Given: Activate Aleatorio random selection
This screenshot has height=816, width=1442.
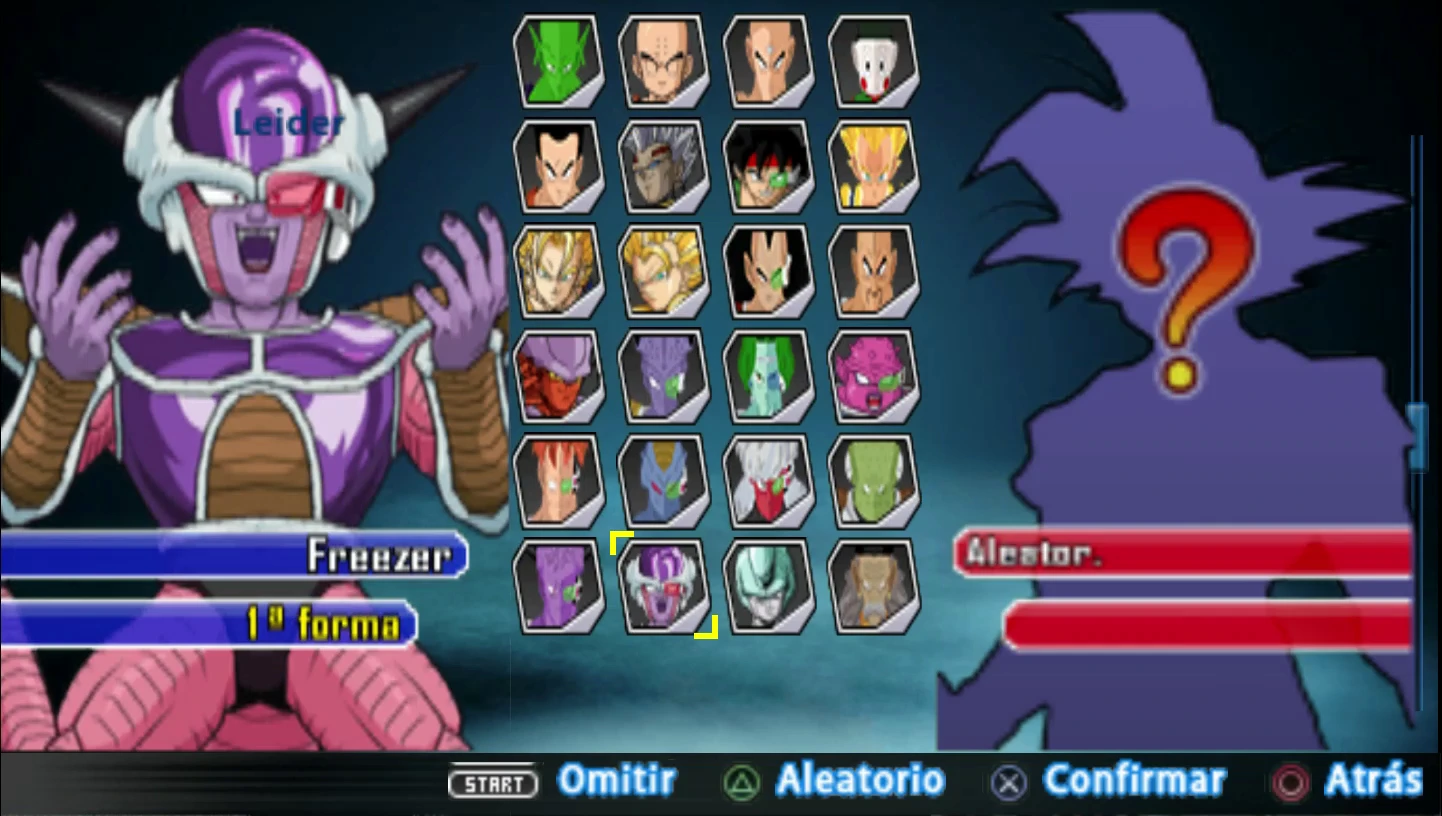Looking at the screenshot, I should (860, 779).
